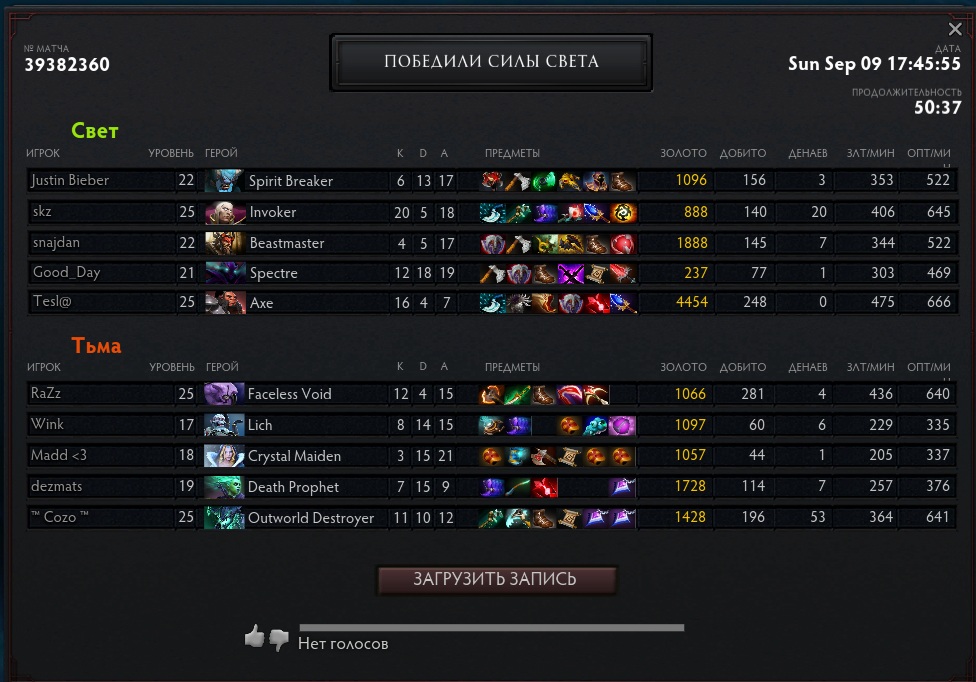Give the match a thumbs down
Image resolution: width=976 pixels, height=682 pixels.
pyautogui.click(x=279, y=638)
